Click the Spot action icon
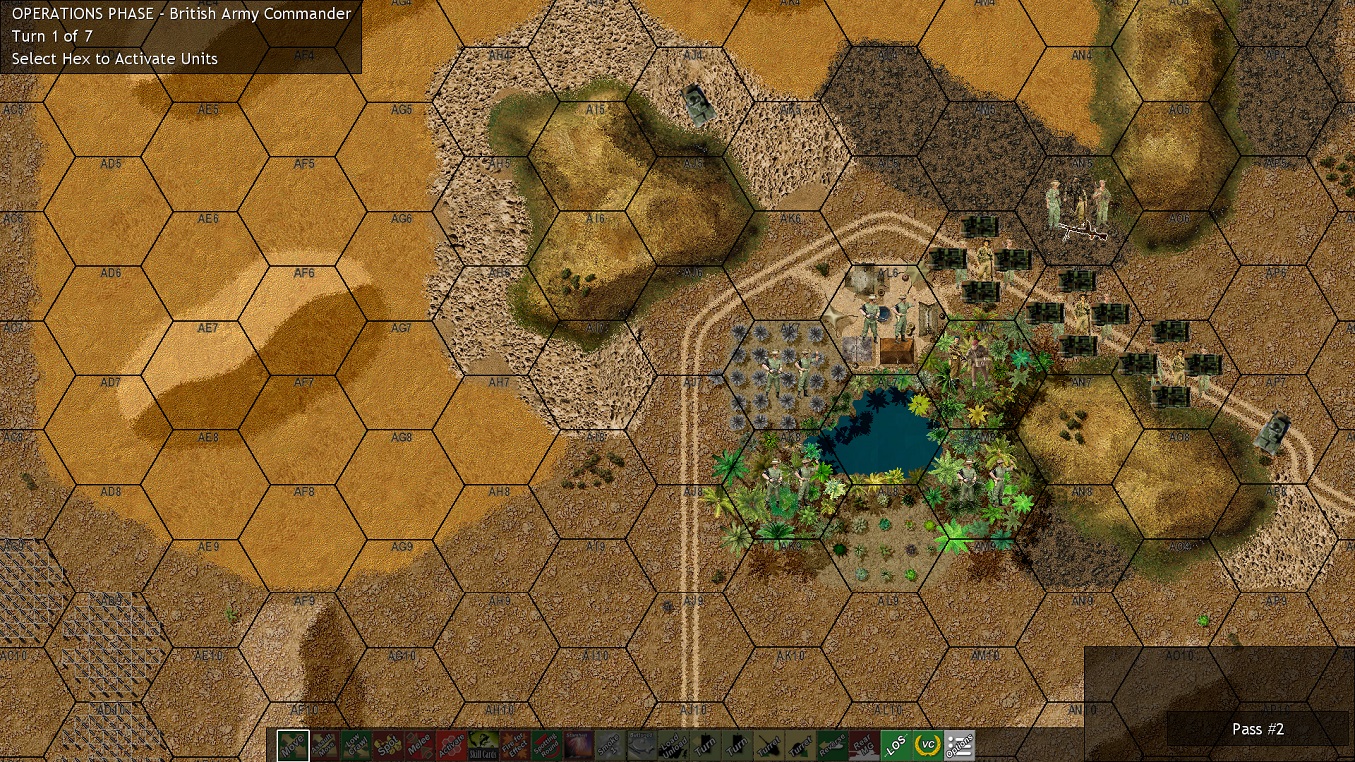The image size is (1355, 762). tap(388, 746)
